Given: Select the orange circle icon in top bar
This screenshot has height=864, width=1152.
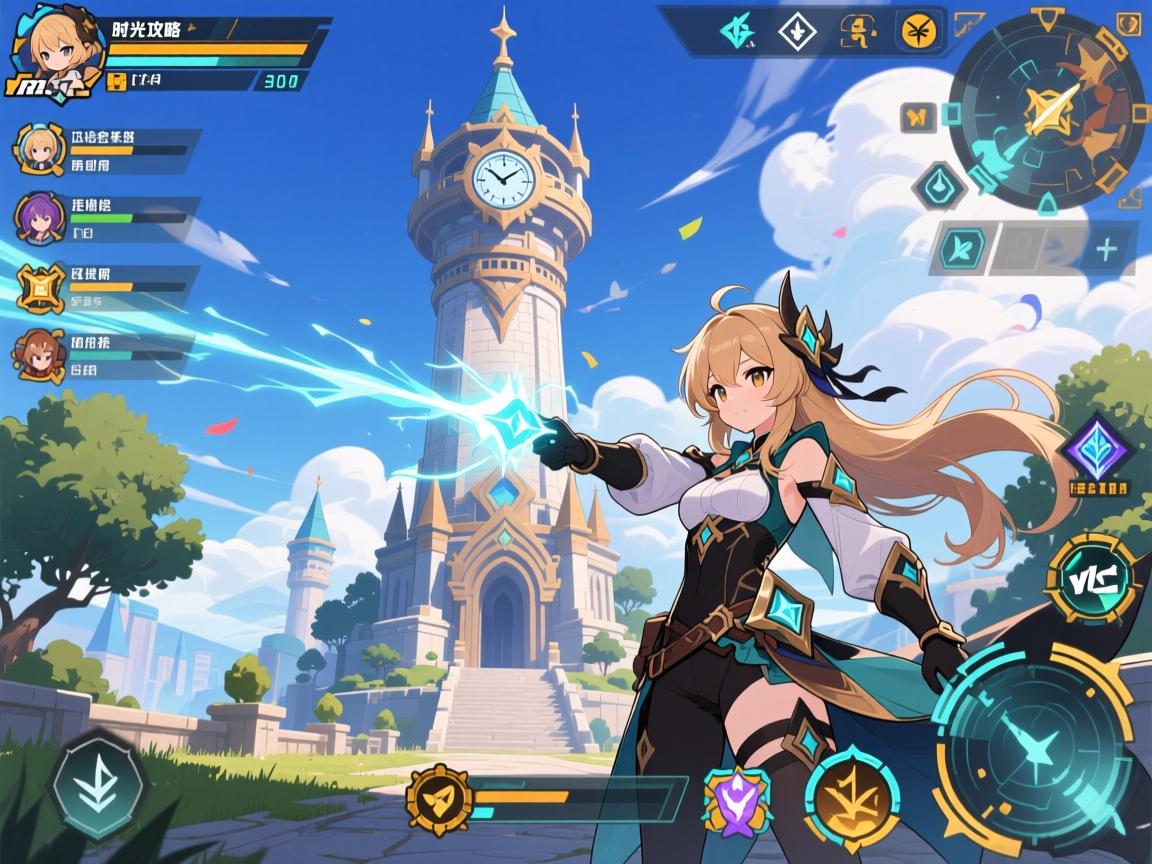Looking at the screenshot, I should click(917, 31).
